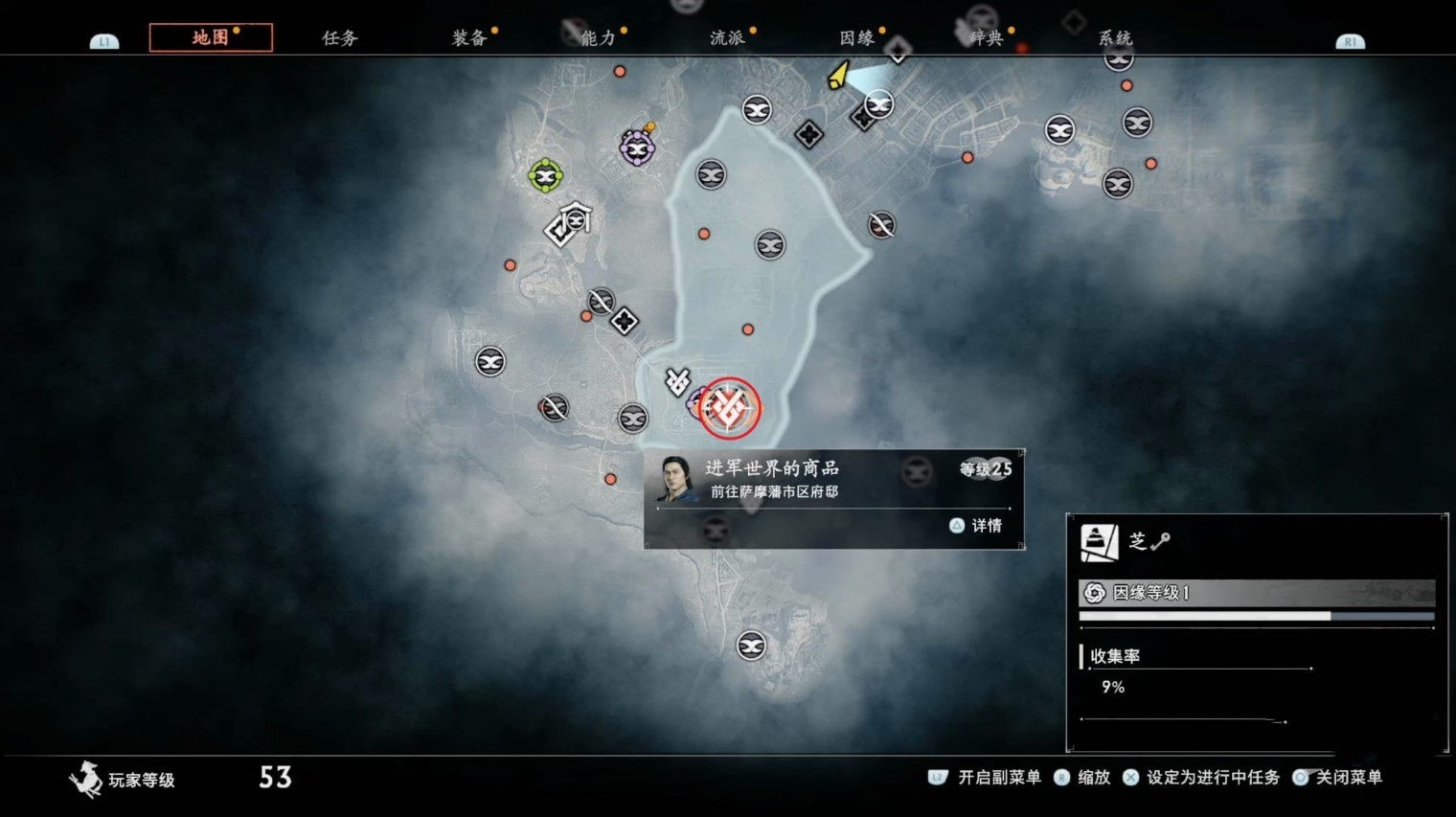The height and width of the screenshot is (817, 1456).
Task: Open the 进军世界的商品 quest tooltip
Action: tap(833, 498)
